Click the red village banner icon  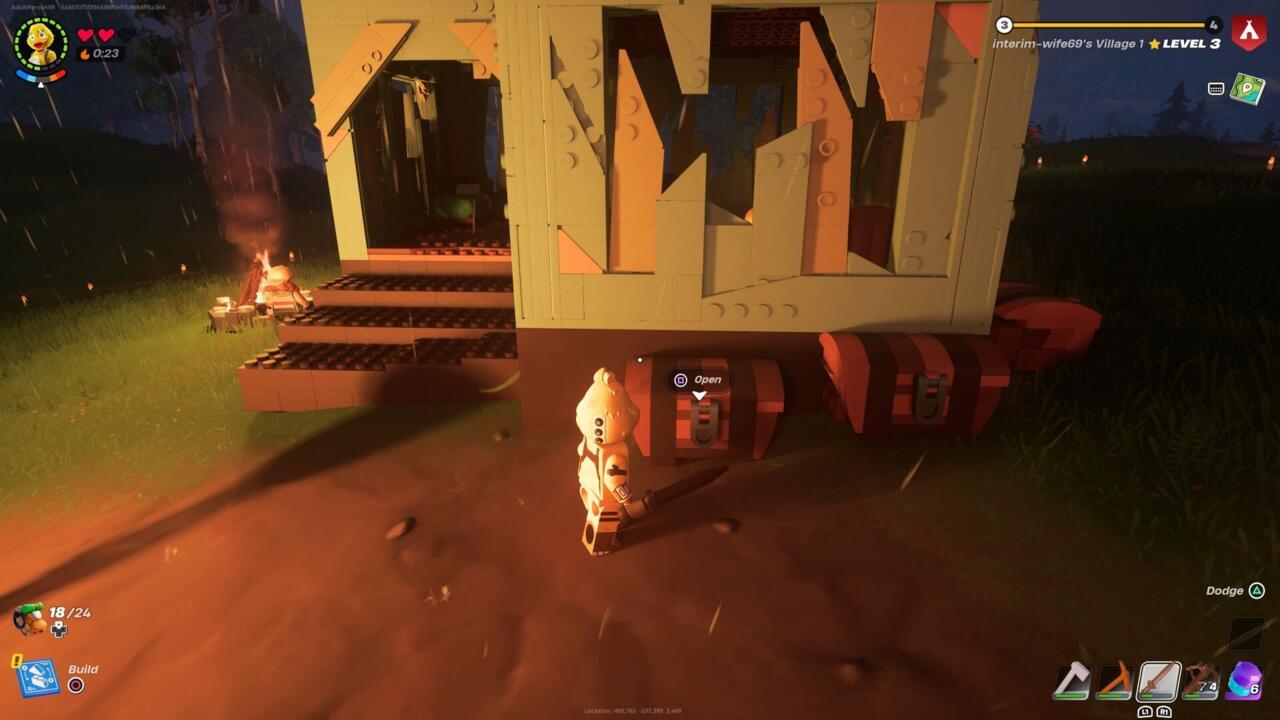(1249, 33)
